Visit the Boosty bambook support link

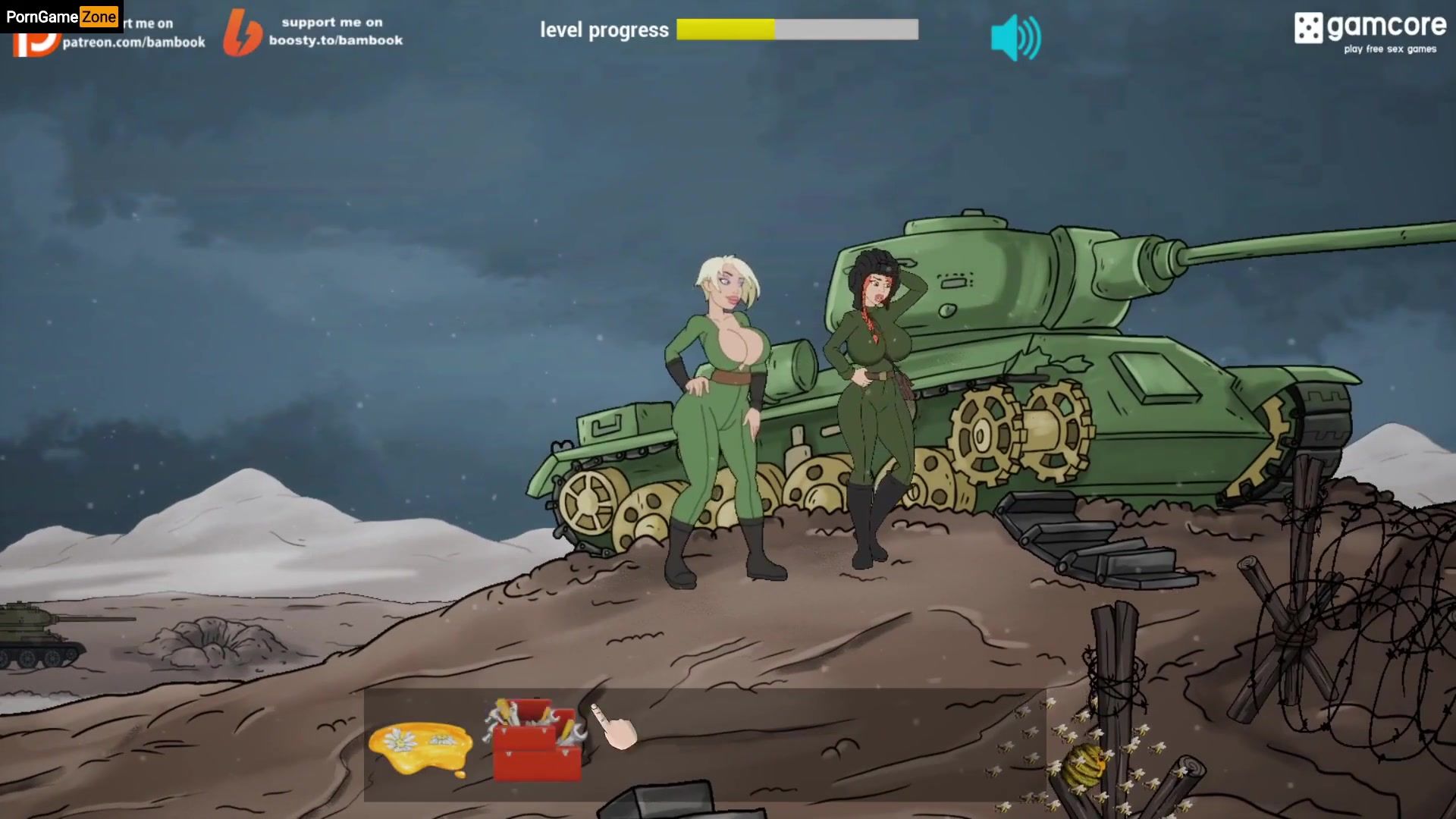[x=315, y=32]
